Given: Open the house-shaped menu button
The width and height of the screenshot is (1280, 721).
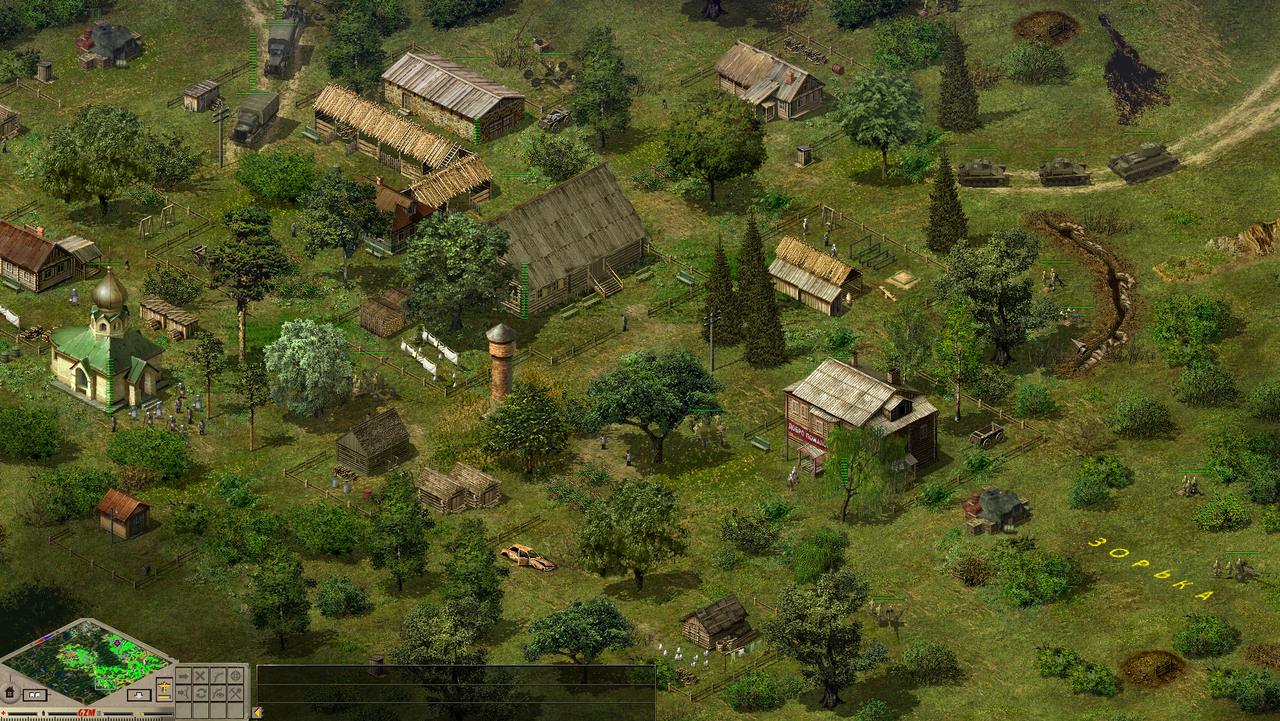Looking at the screenshot, I should point(9,692).
